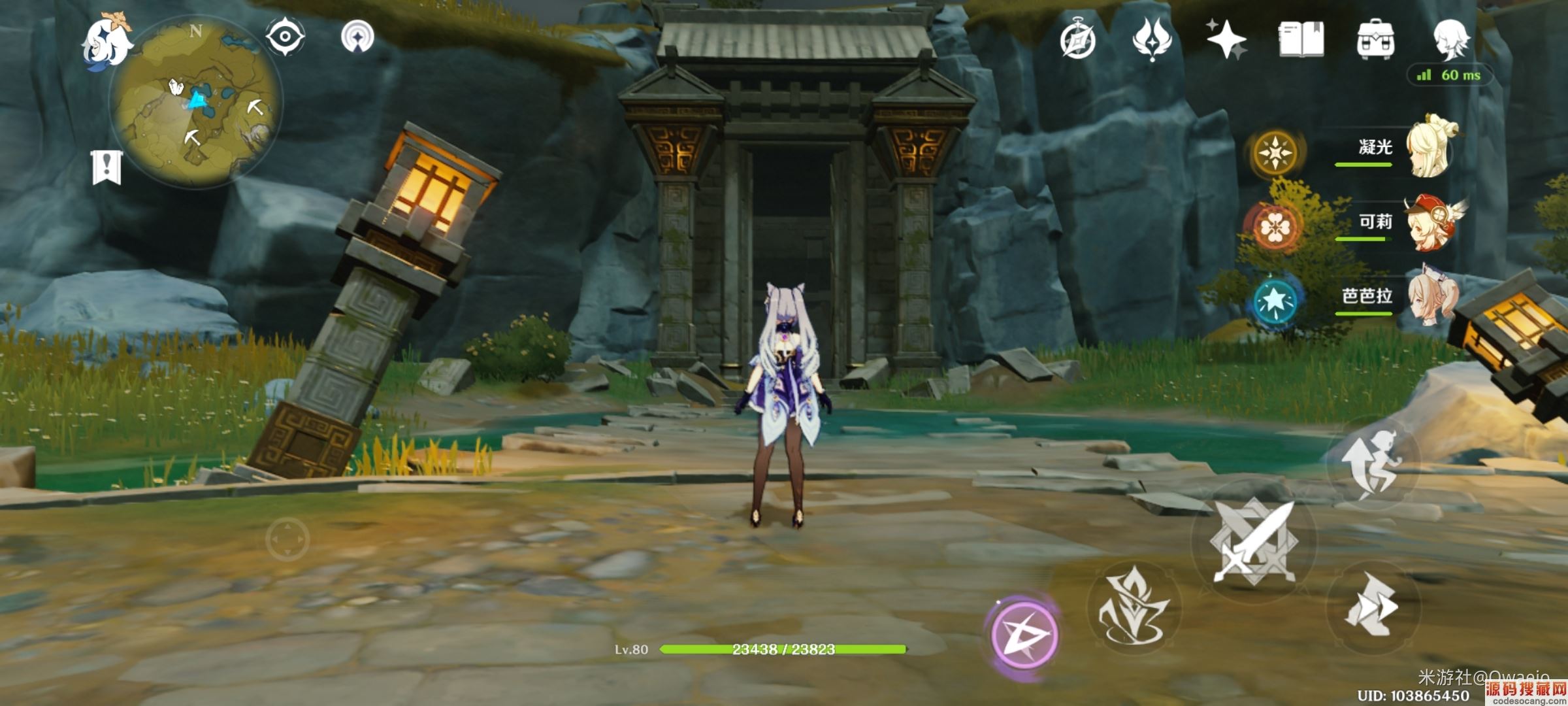Activate the elemental skill button
The image size is (1568, 706).
point(1134,608)
